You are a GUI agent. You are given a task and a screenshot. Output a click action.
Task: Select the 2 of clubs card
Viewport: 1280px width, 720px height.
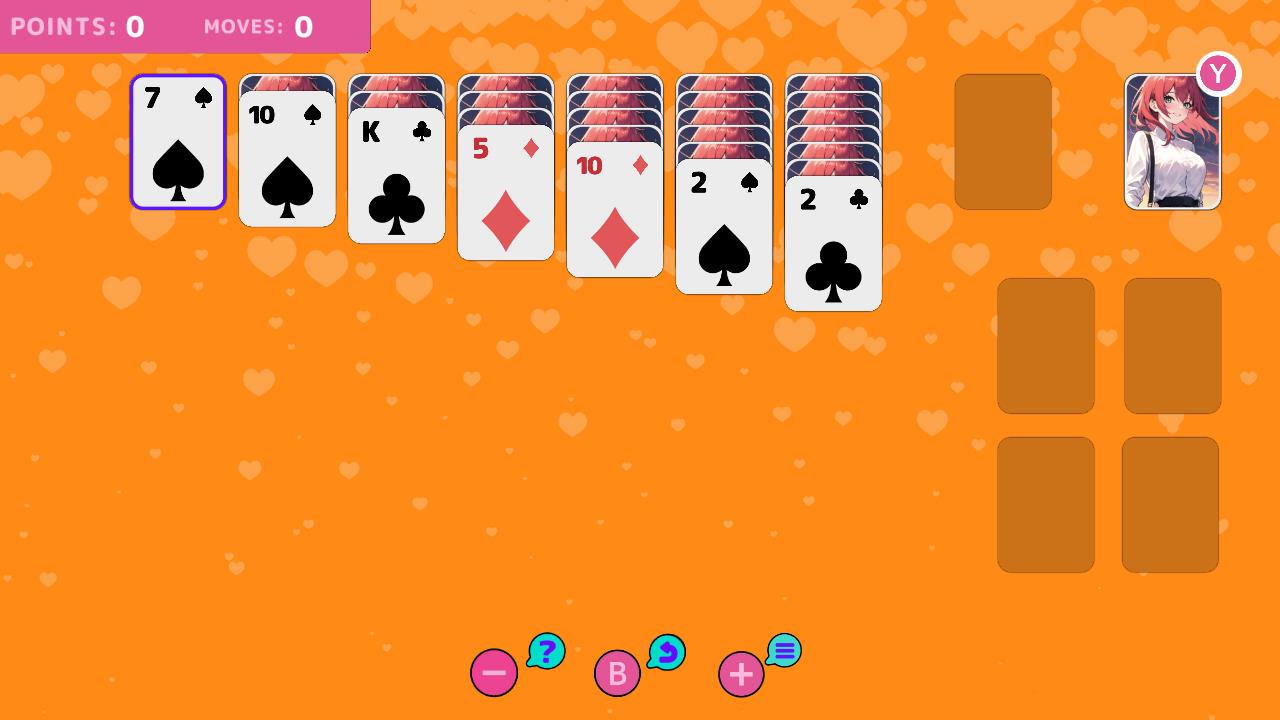click(833, 245)
